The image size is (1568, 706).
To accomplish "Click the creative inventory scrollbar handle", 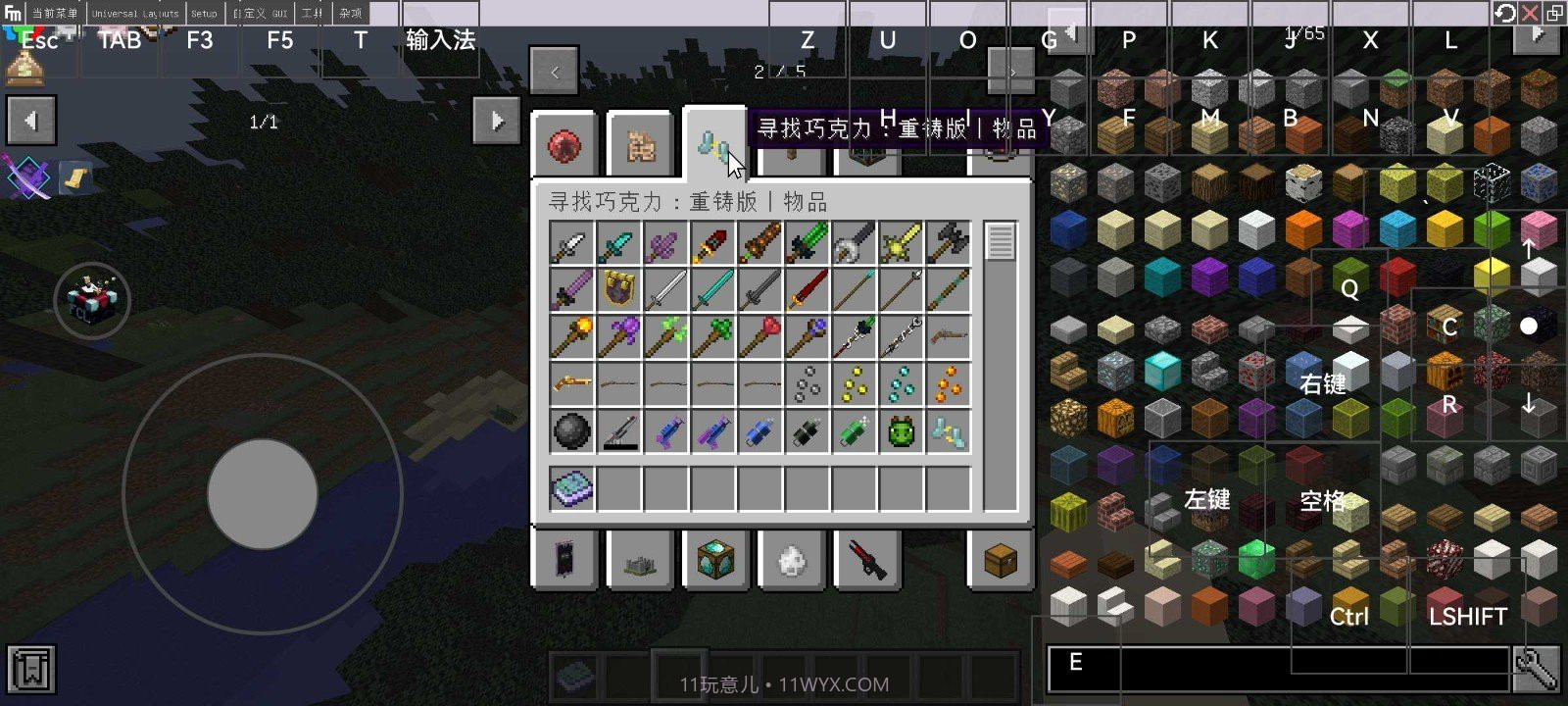I will 1000,241.
